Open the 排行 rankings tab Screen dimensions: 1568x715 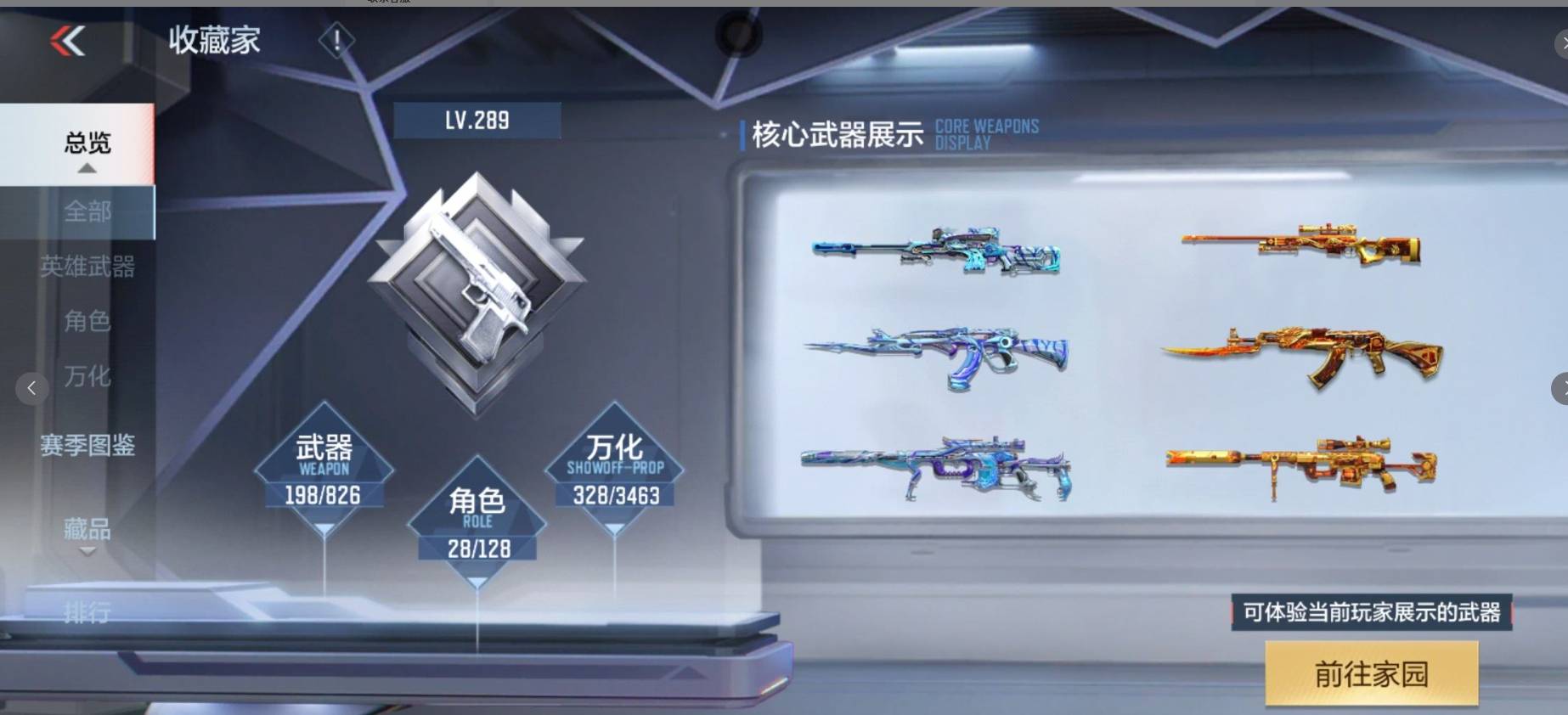click(x=87, y=613)
